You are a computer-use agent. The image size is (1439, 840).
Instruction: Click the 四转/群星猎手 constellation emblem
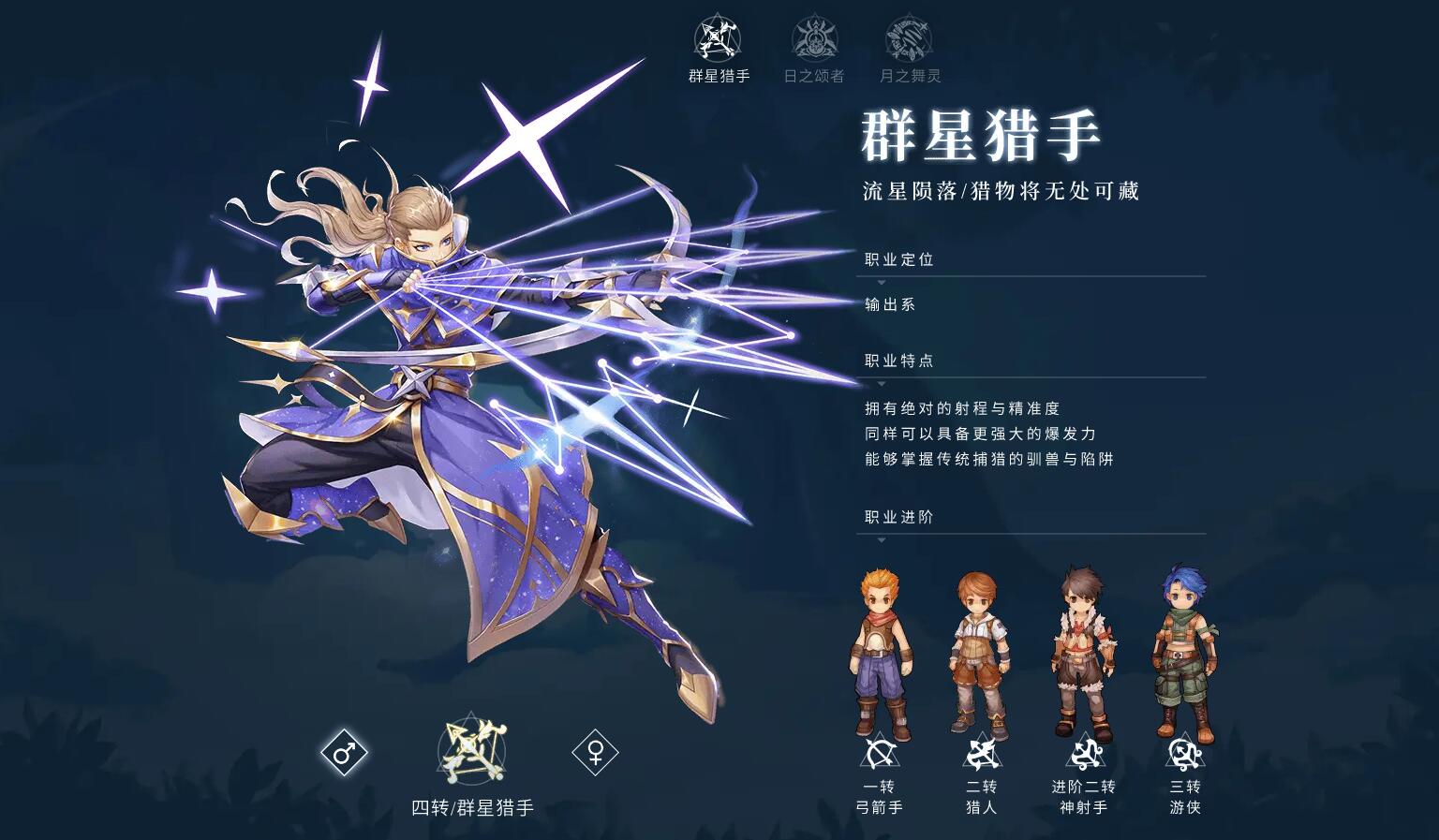[x=471, y=752]
